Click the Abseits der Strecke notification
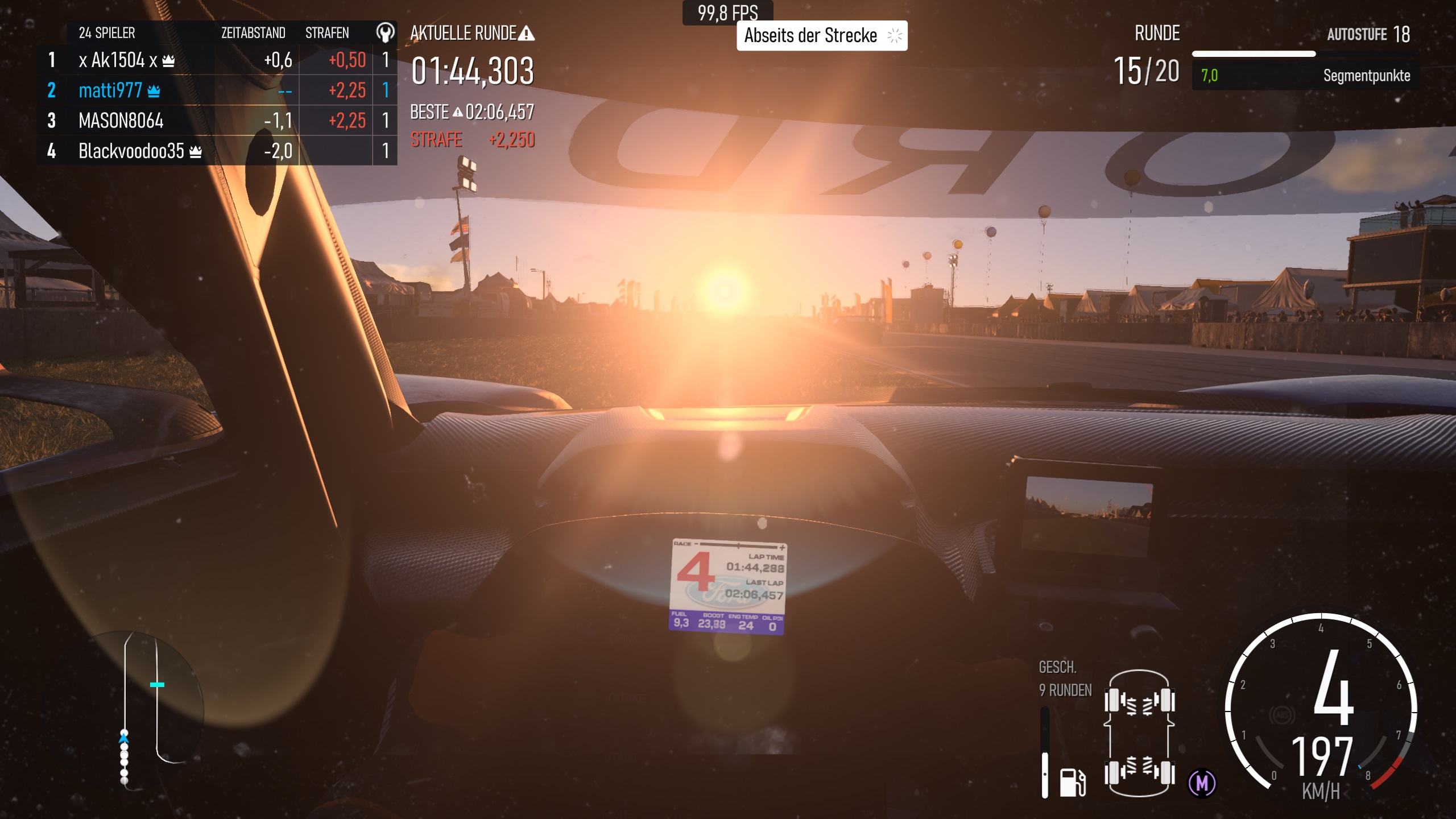Image resolution: width=1456 pixels, height=819 pixels. point(821,36)
